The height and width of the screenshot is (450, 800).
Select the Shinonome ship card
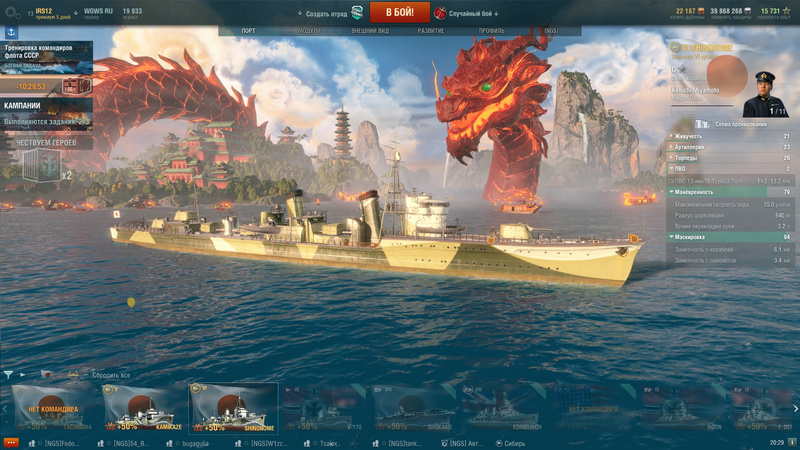click(x=233, y=408)
